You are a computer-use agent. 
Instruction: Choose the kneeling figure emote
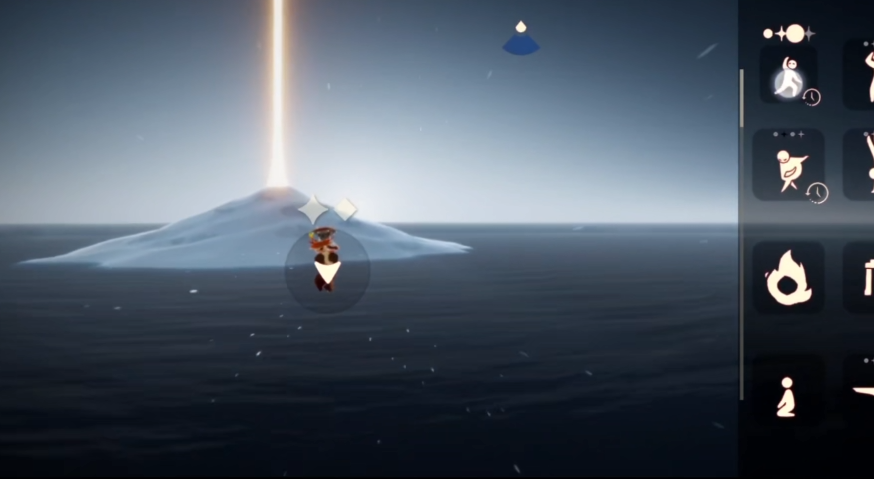(787, 396)
